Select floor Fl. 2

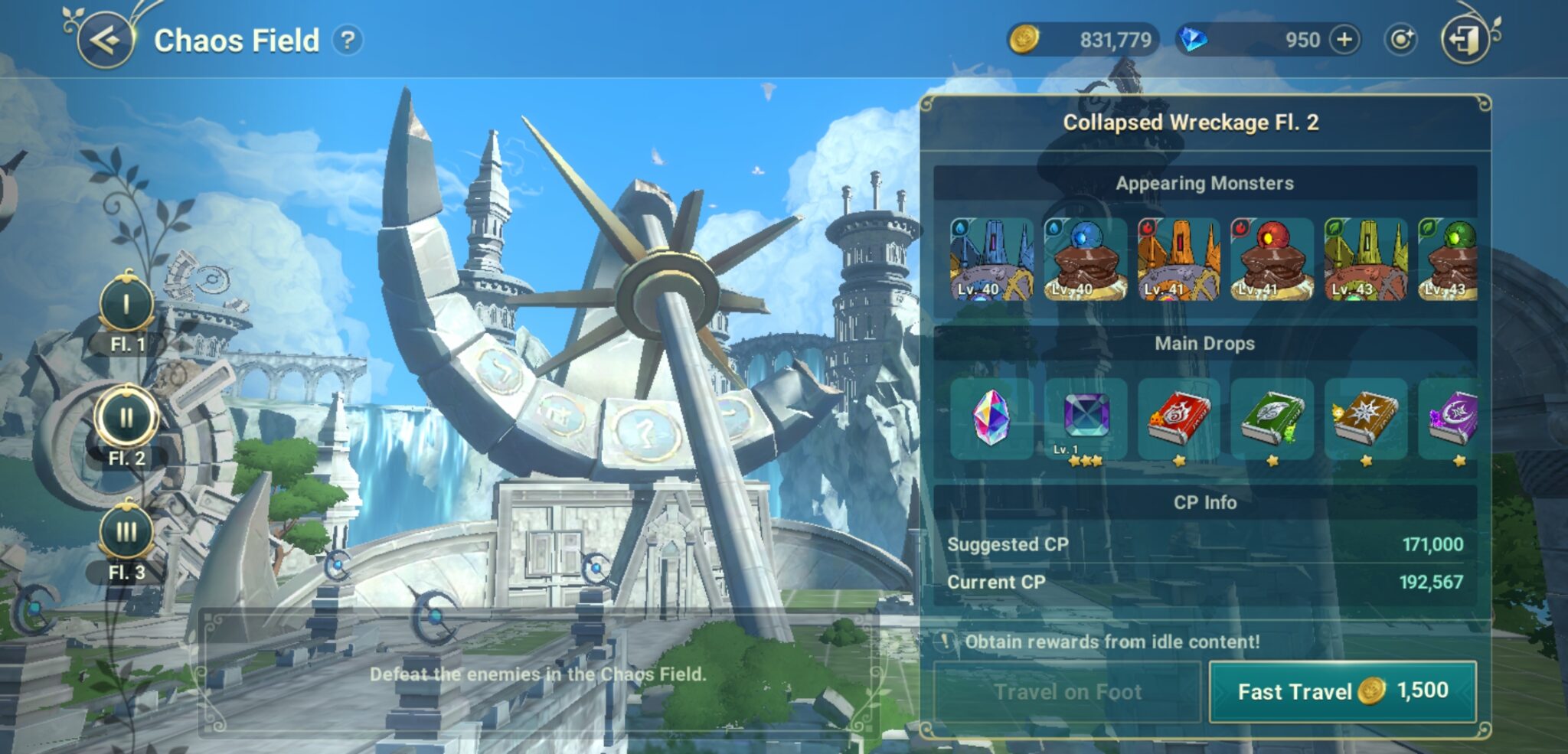point(126,419)
